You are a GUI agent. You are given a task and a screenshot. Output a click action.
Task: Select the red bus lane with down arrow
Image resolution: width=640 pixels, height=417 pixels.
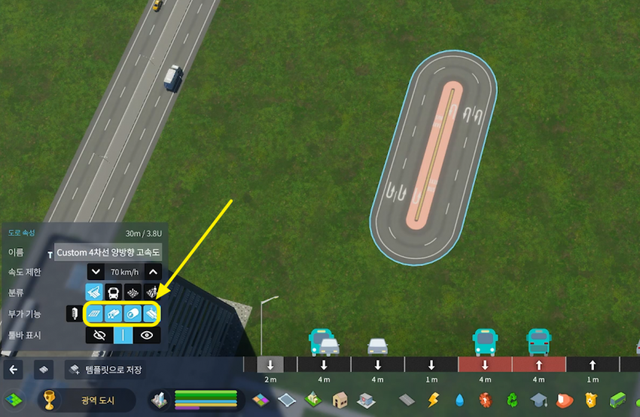pyautogui.click(x=485, y=365)
